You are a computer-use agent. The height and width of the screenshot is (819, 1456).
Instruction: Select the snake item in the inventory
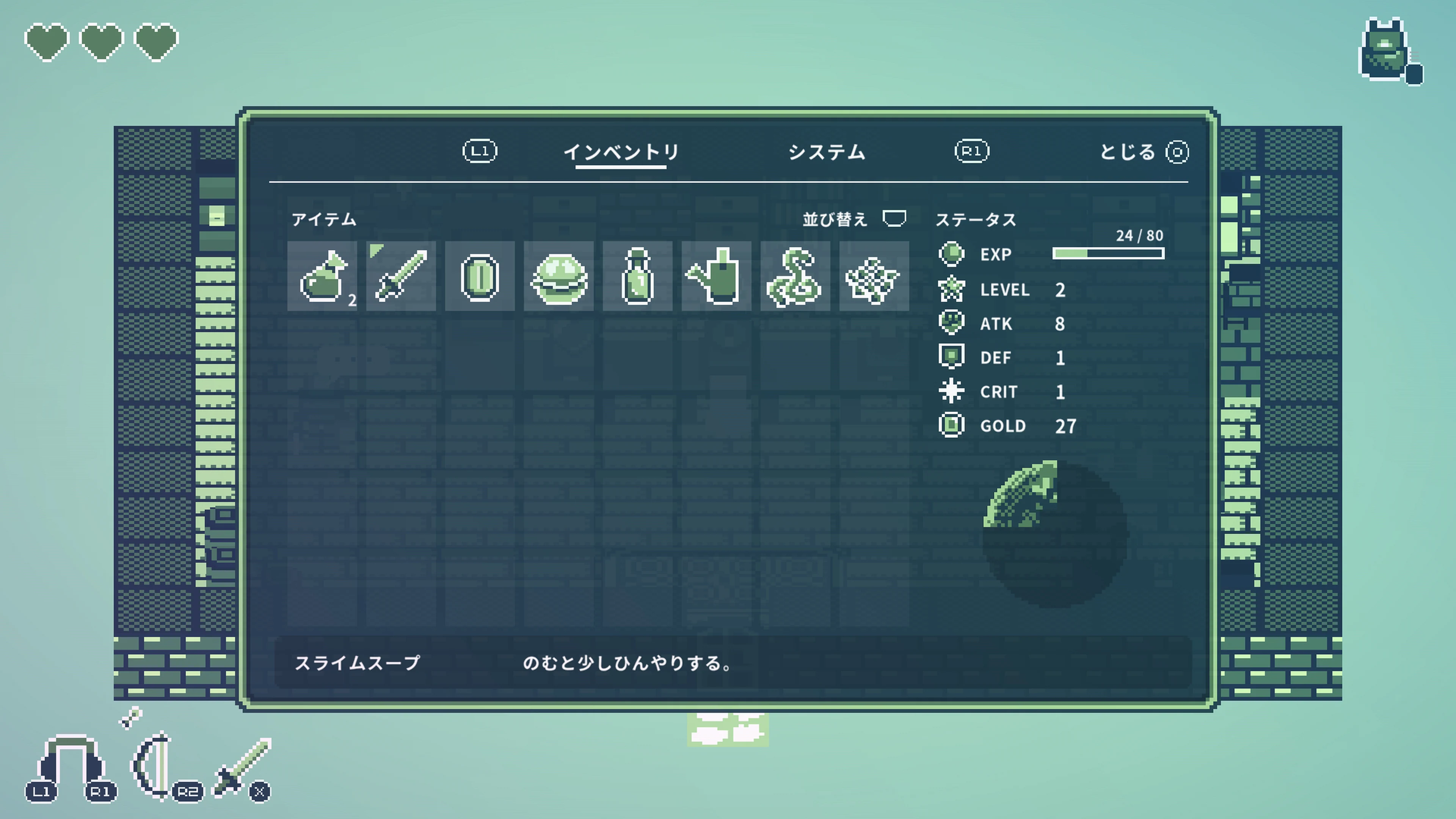(796, 277)
